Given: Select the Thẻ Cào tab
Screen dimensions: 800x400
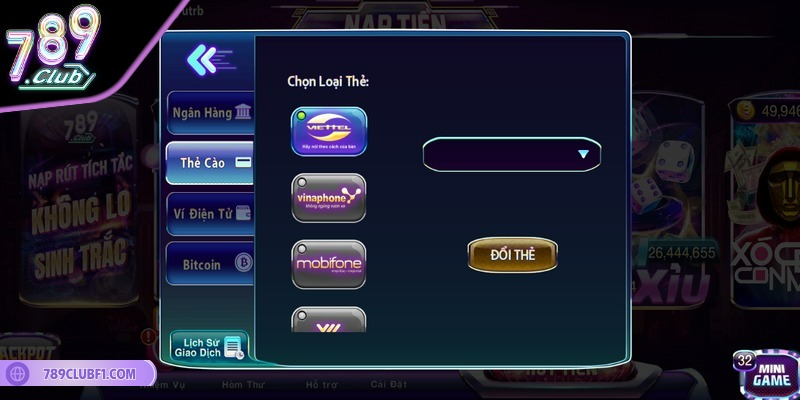Looking at the screenshot, I should [x=209, y=162].
